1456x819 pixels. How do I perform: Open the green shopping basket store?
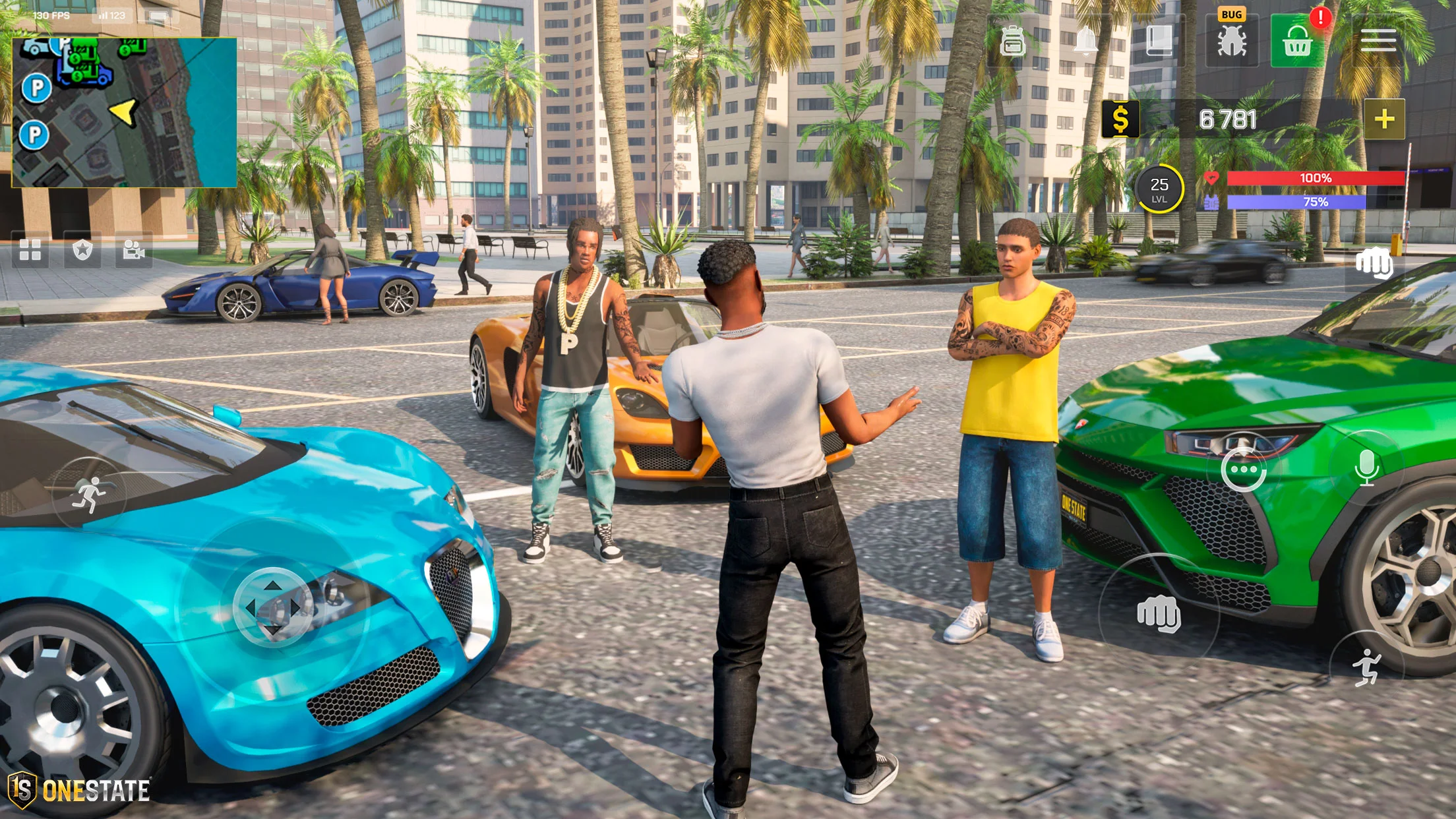1296,42
